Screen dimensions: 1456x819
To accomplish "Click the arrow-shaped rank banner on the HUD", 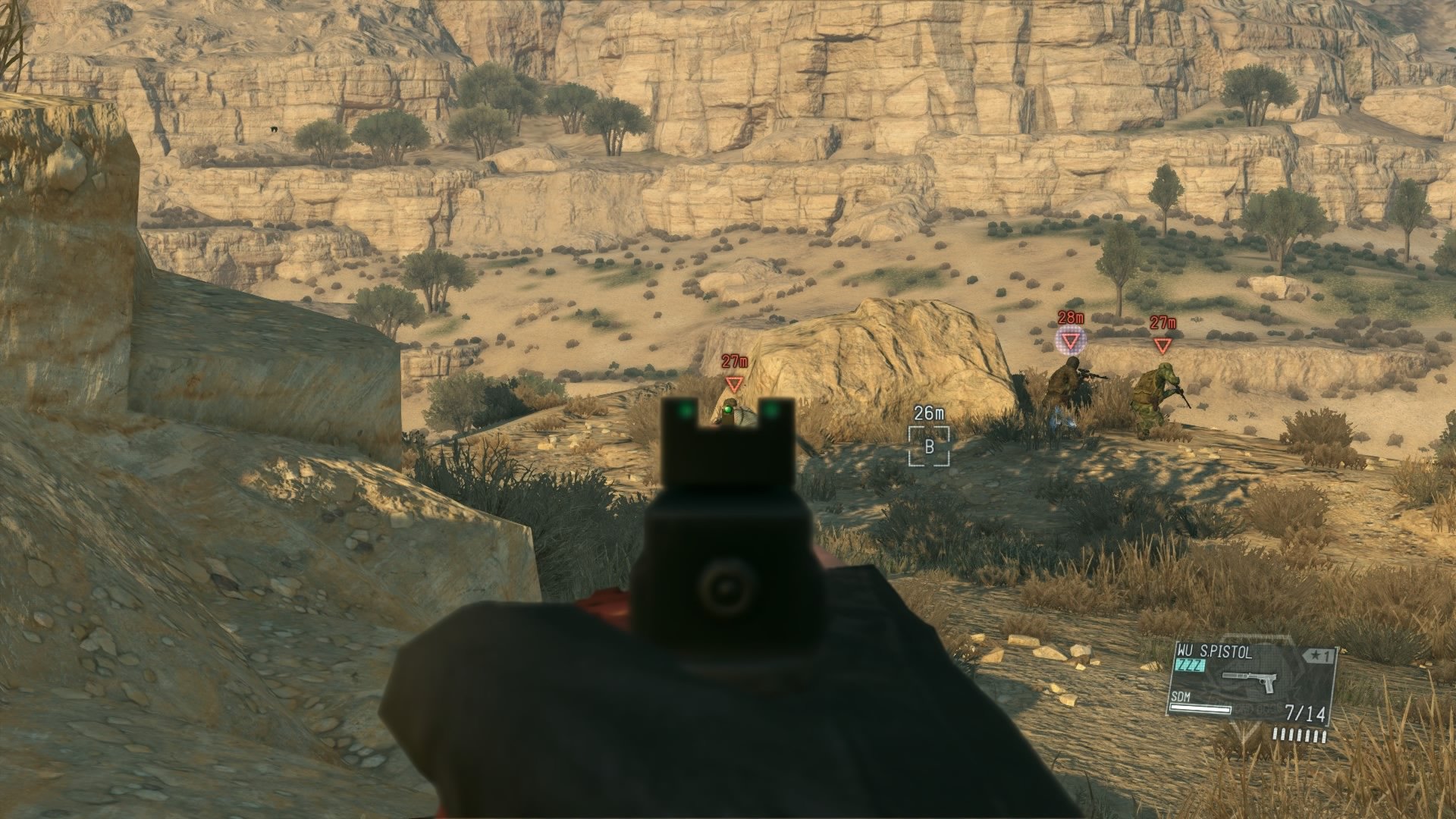I will (1319, 655).
